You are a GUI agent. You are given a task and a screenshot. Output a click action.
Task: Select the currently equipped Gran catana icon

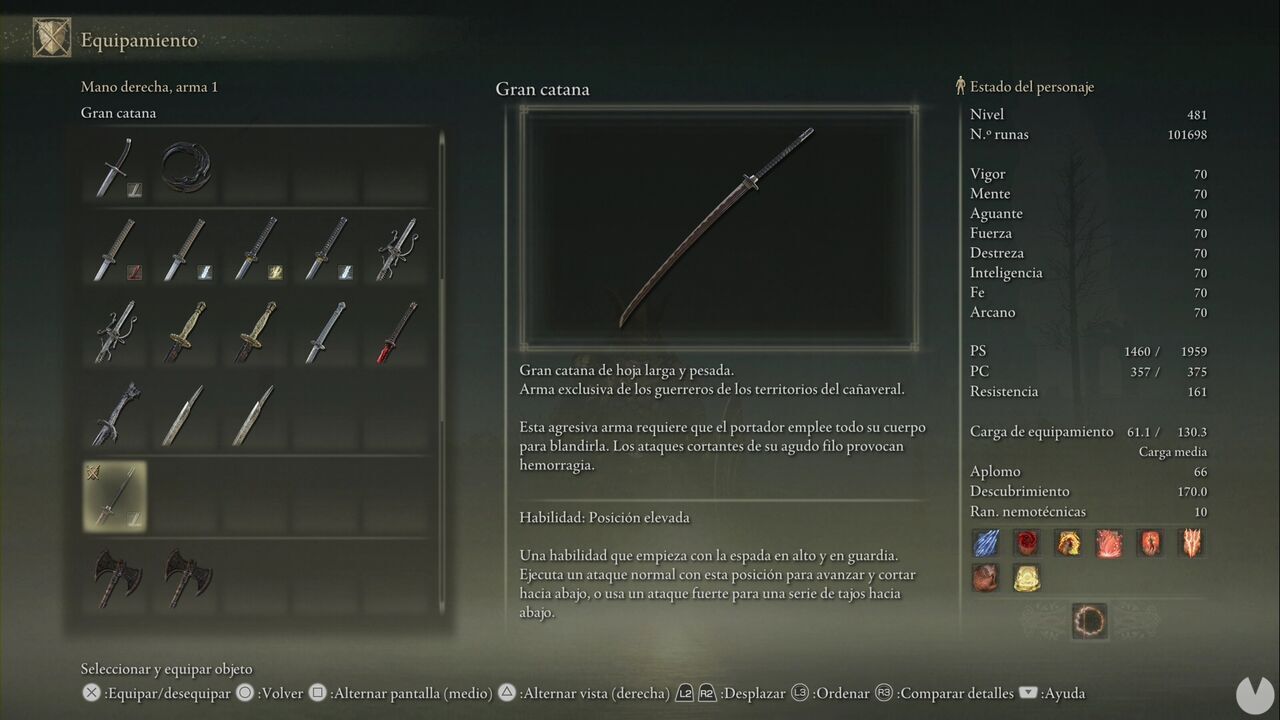click(114, 496)
